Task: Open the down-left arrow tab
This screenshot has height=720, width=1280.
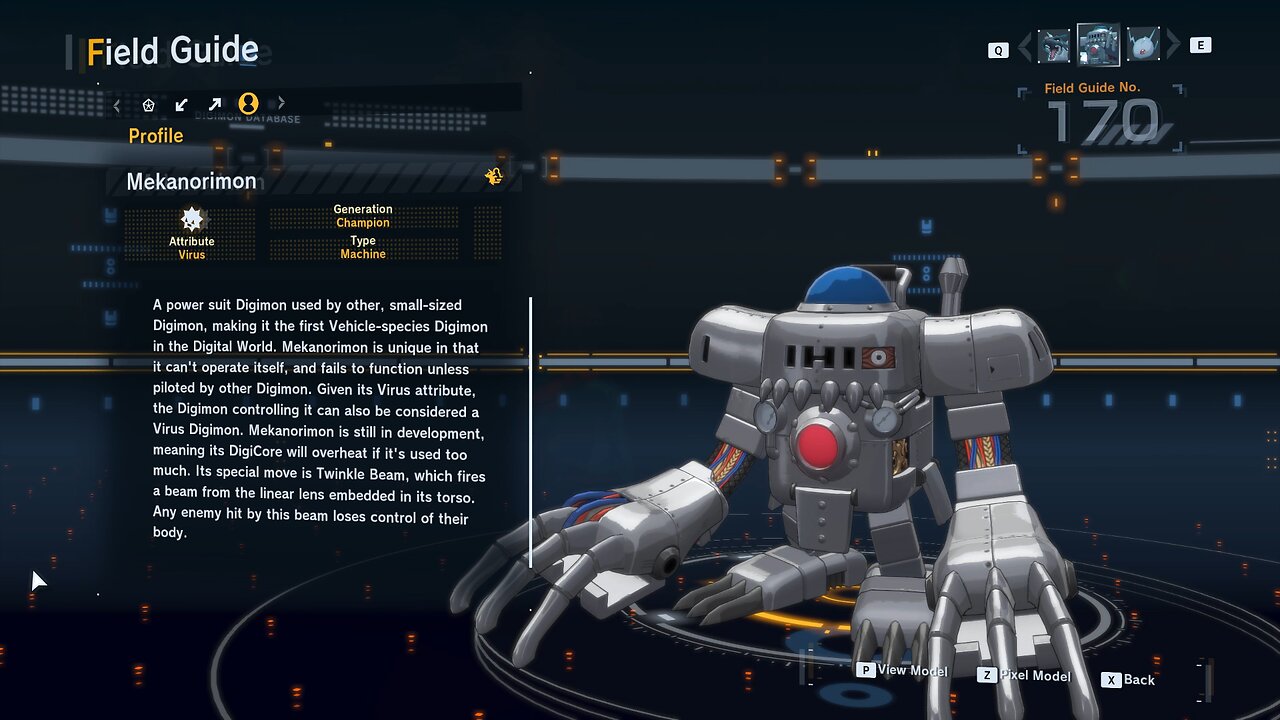Action: (181, 104)
